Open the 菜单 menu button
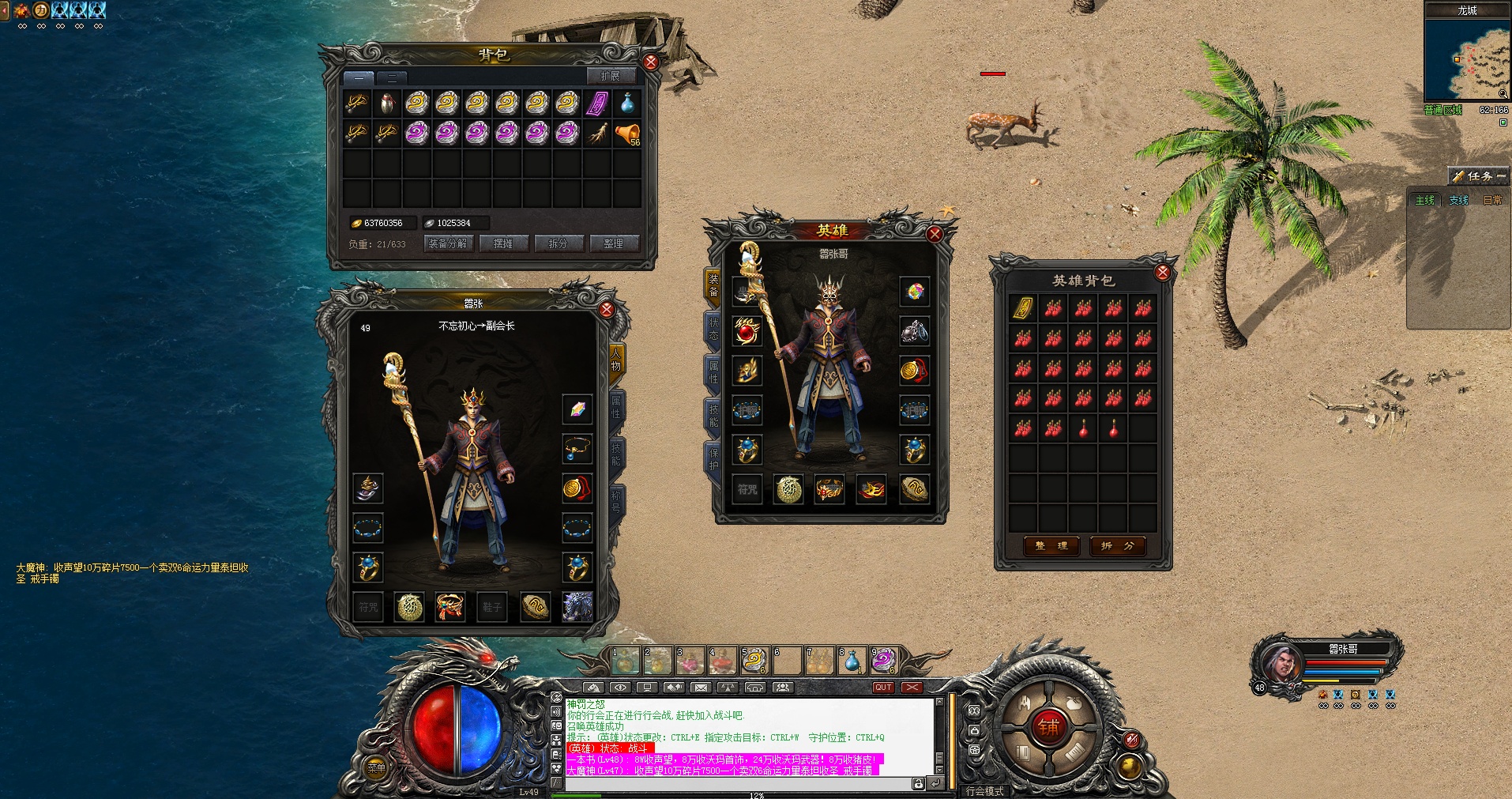 [x=376, y=767]
